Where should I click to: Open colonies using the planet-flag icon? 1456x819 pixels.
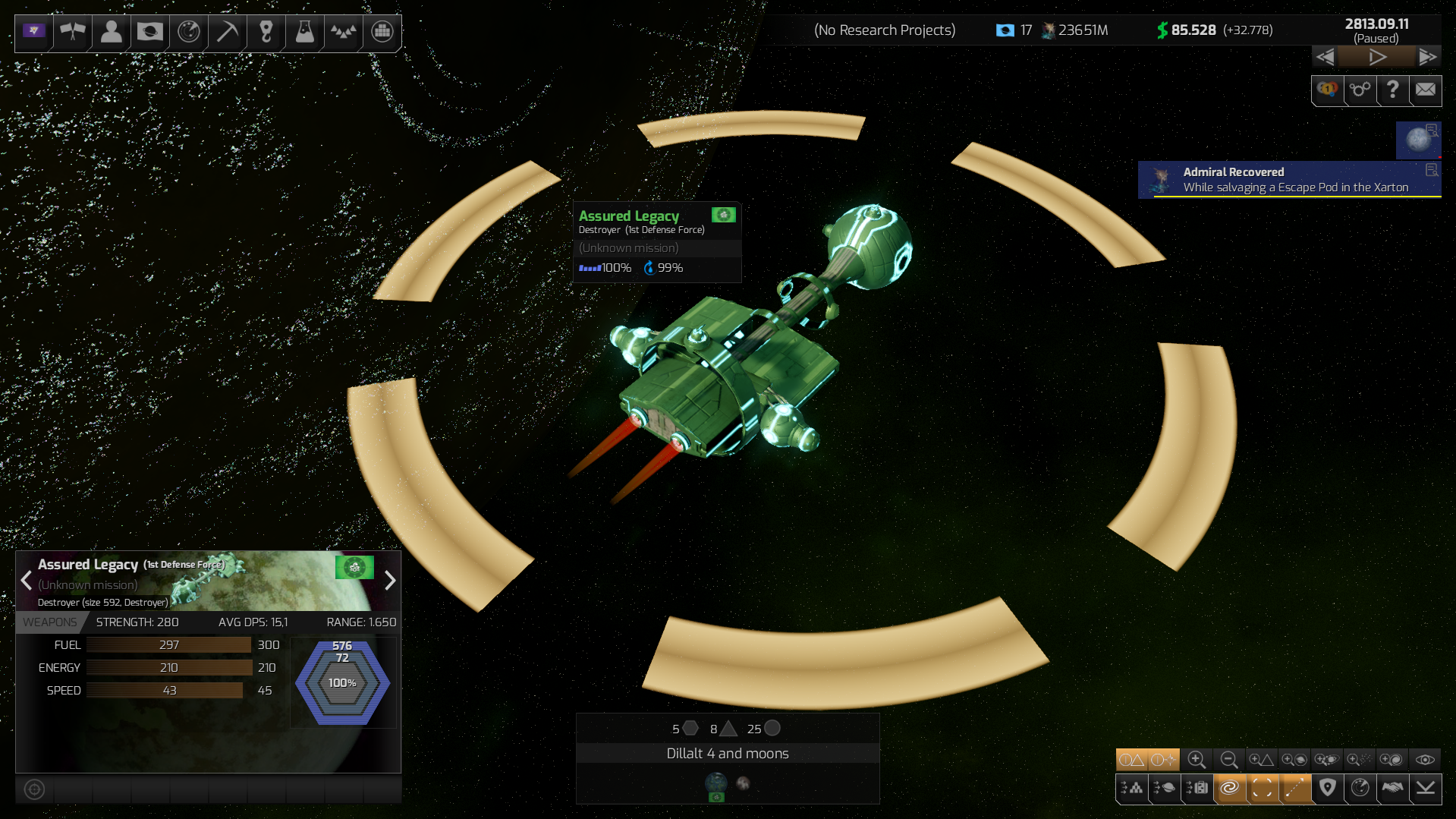click(149, 33)
